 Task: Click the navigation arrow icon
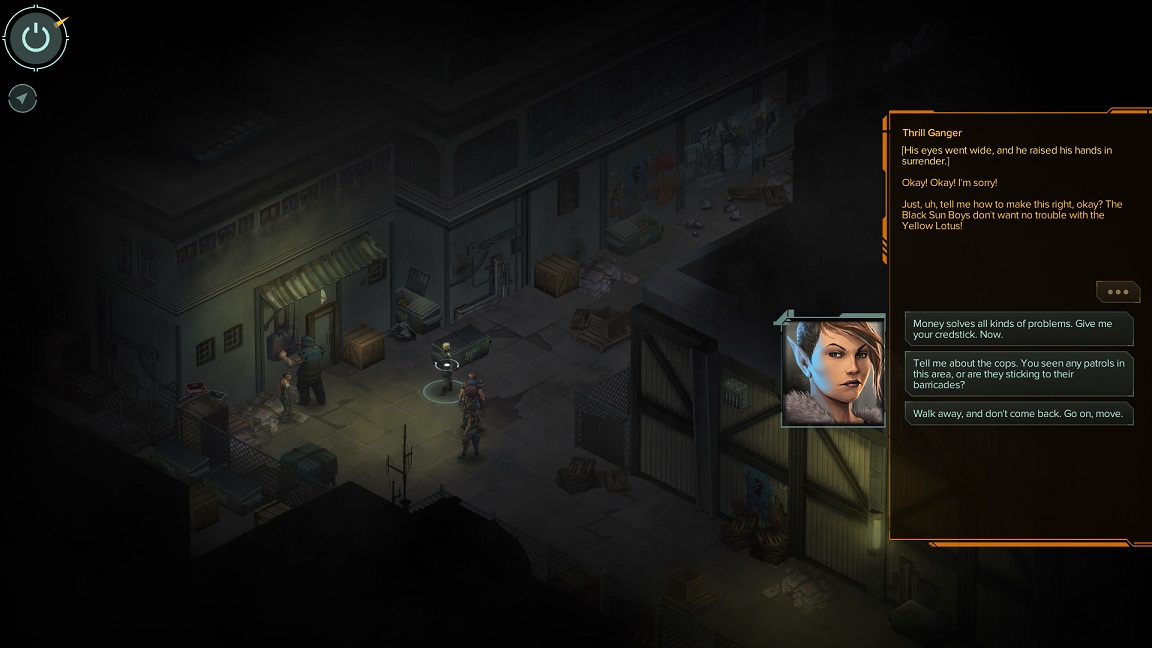tap(23, 98)
